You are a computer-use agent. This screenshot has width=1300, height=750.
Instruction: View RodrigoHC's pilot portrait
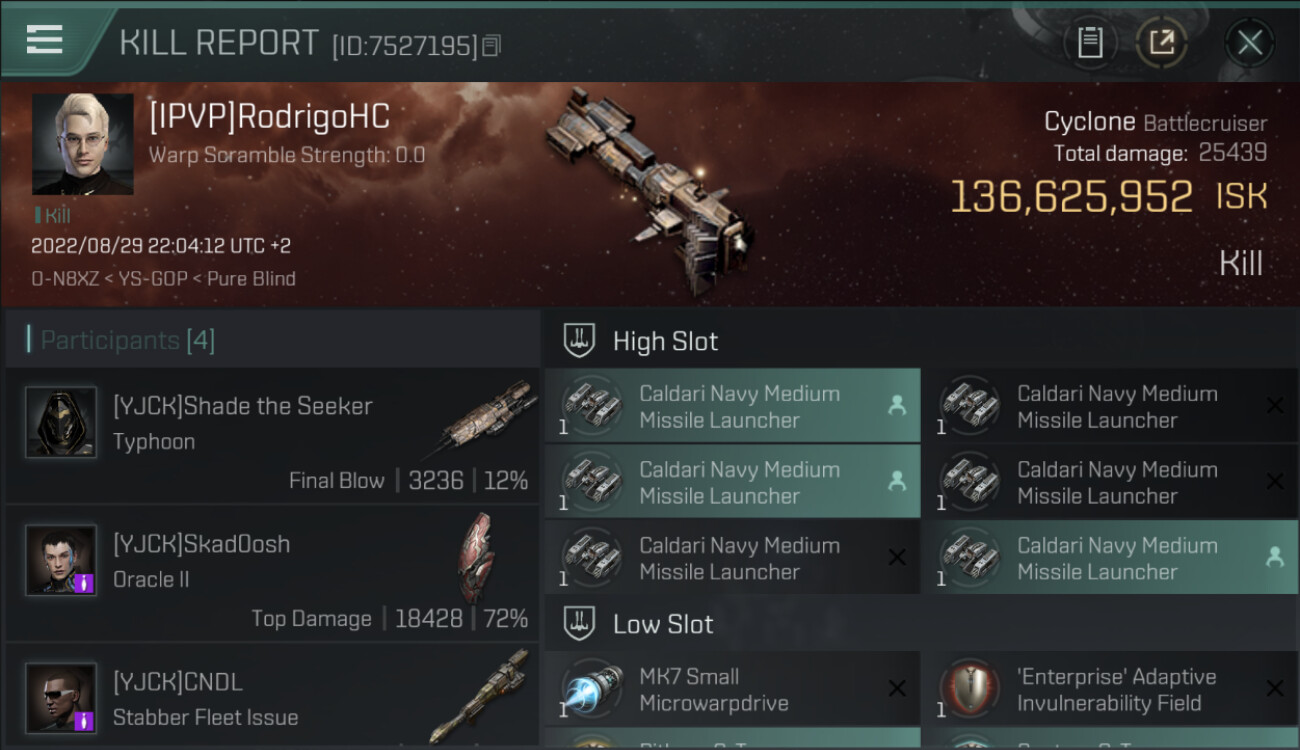(x=82, y=144)
